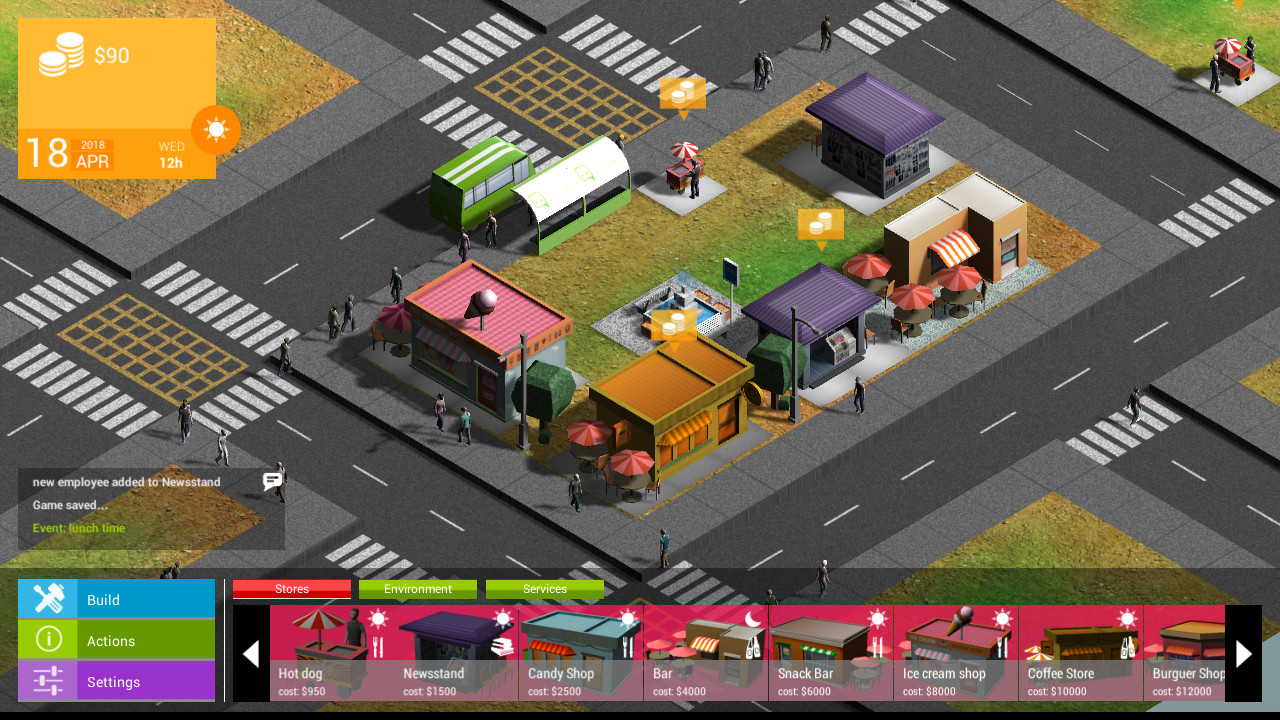Switch to the Environment tab

(x=418, y=589)
